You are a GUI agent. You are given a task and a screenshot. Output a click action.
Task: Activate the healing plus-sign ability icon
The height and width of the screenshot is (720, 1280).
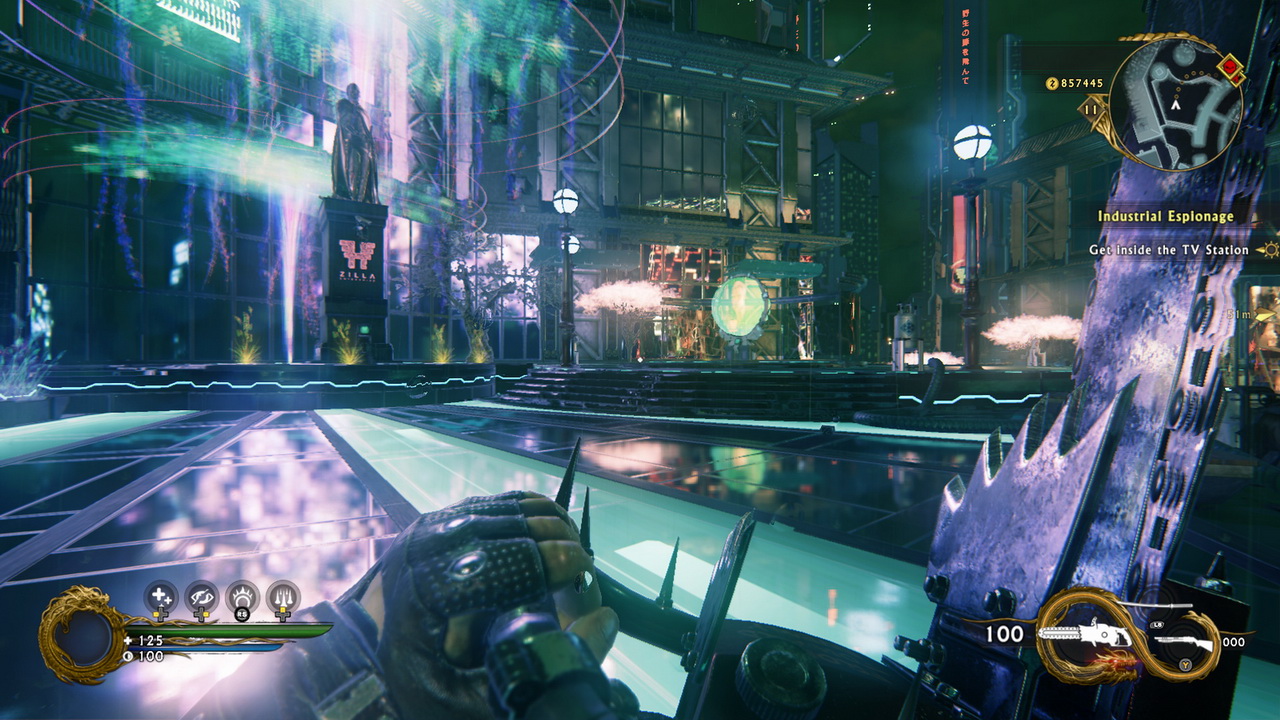click(x=160, y=599)
